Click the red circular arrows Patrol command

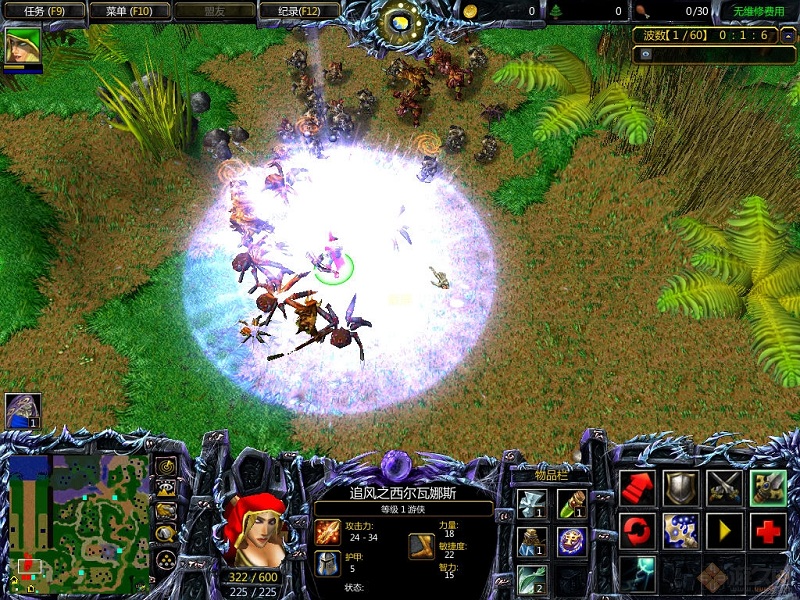tap(637, 530)
